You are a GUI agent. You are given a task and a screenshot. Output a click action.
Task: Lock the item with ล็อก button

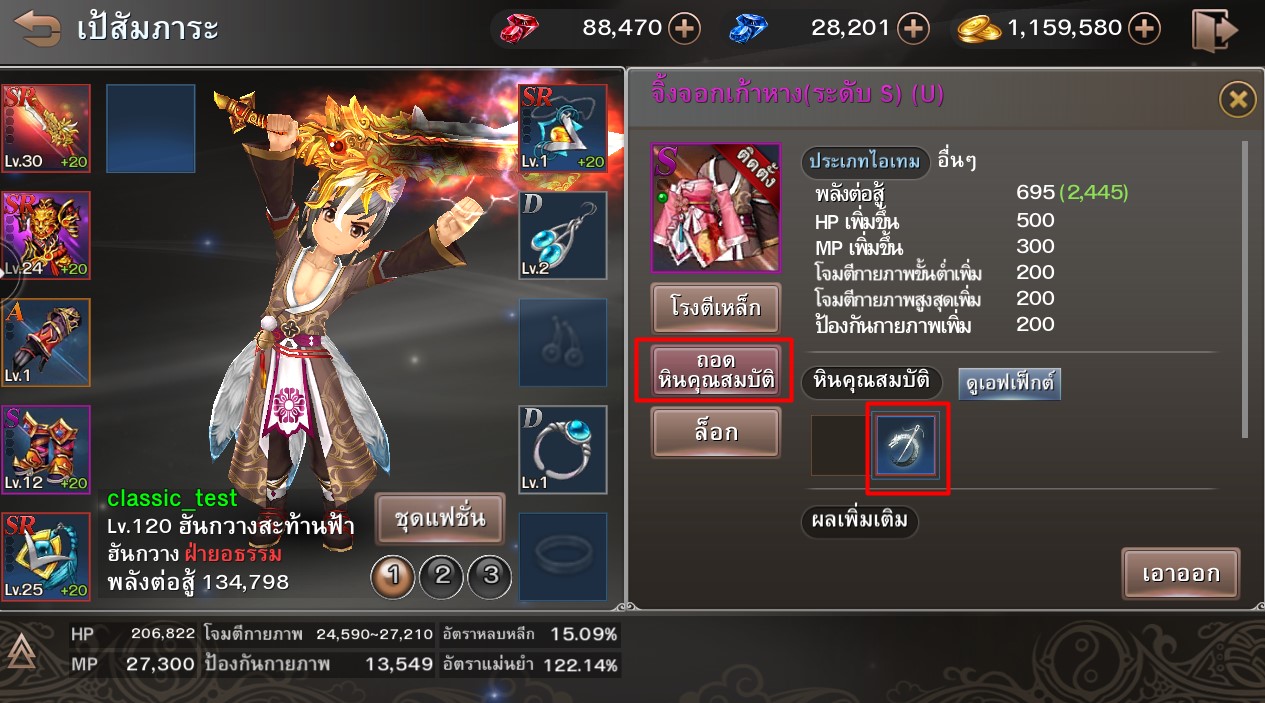715,433
